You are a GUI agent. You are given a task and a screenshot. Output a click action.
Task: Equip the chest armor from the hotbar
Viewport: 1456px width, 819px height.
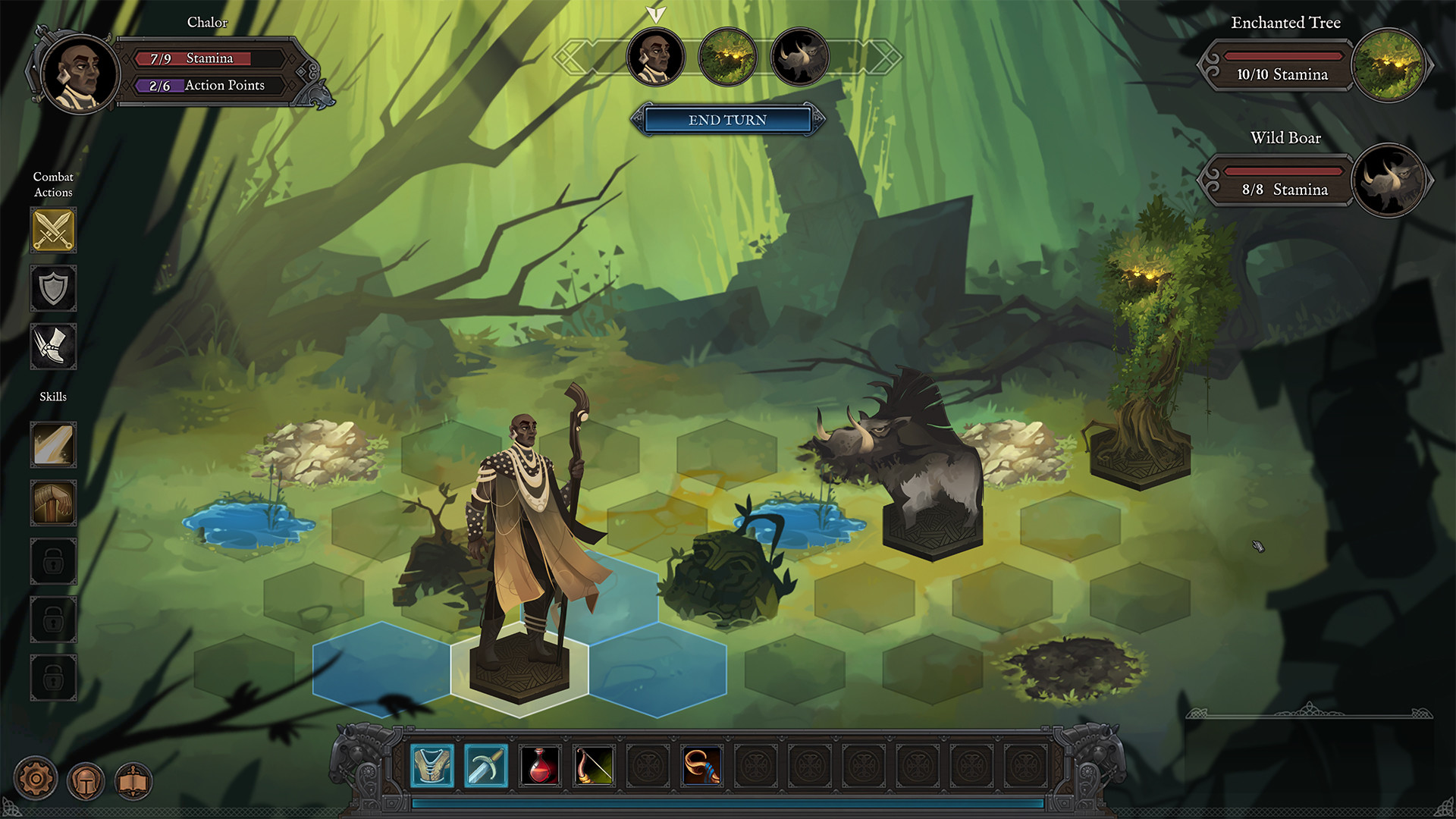(x=432, y=765)
